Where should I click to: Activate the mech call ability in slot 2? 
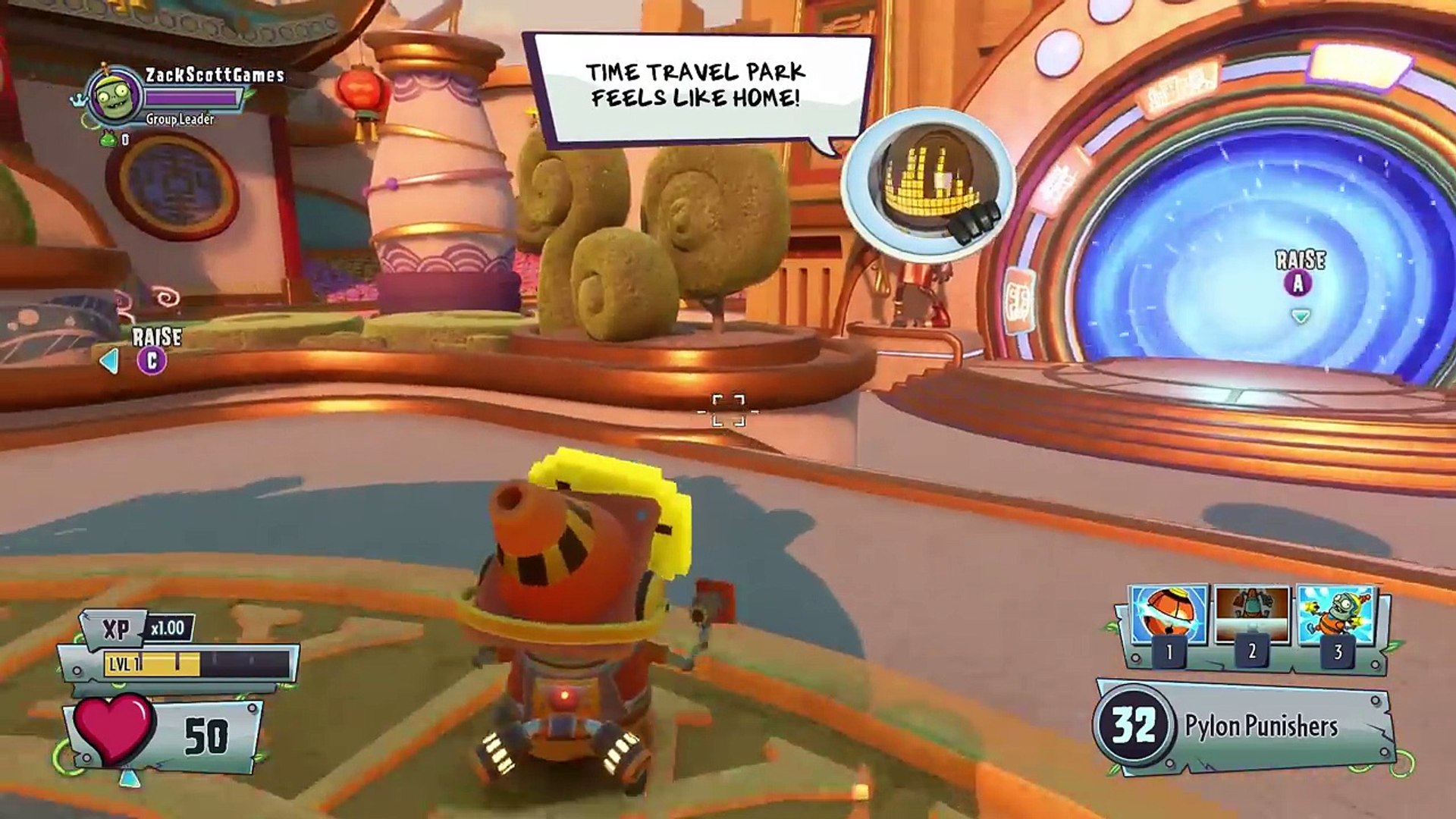(1252, 616)
